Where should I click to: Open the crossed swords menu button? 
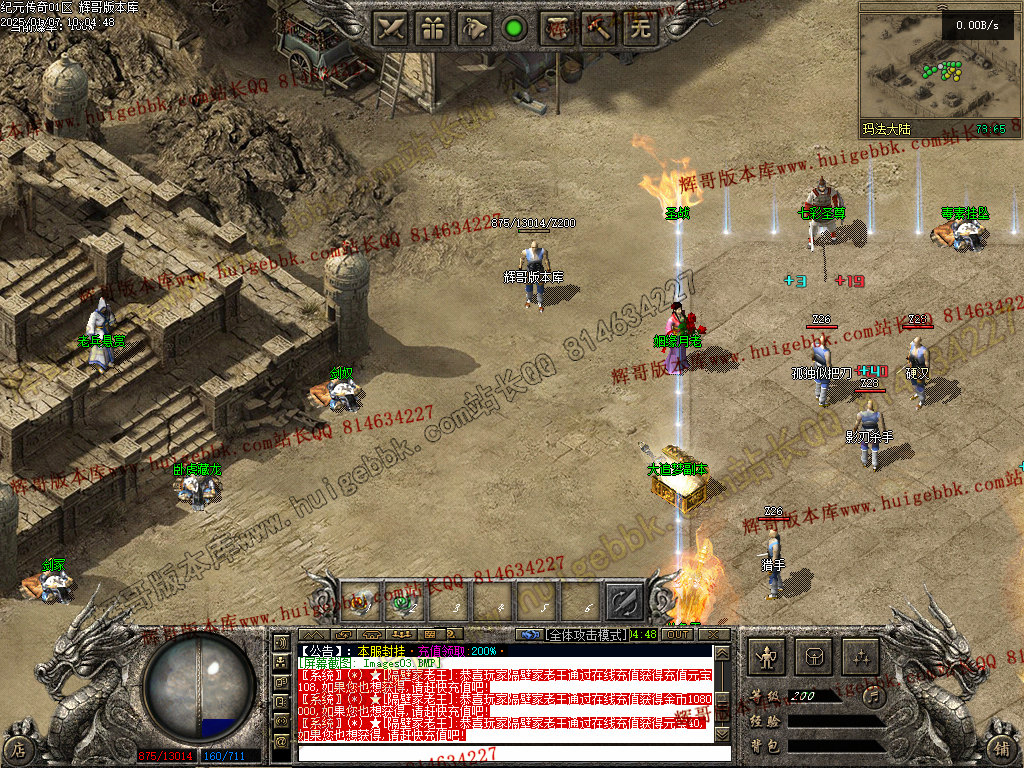390,28
